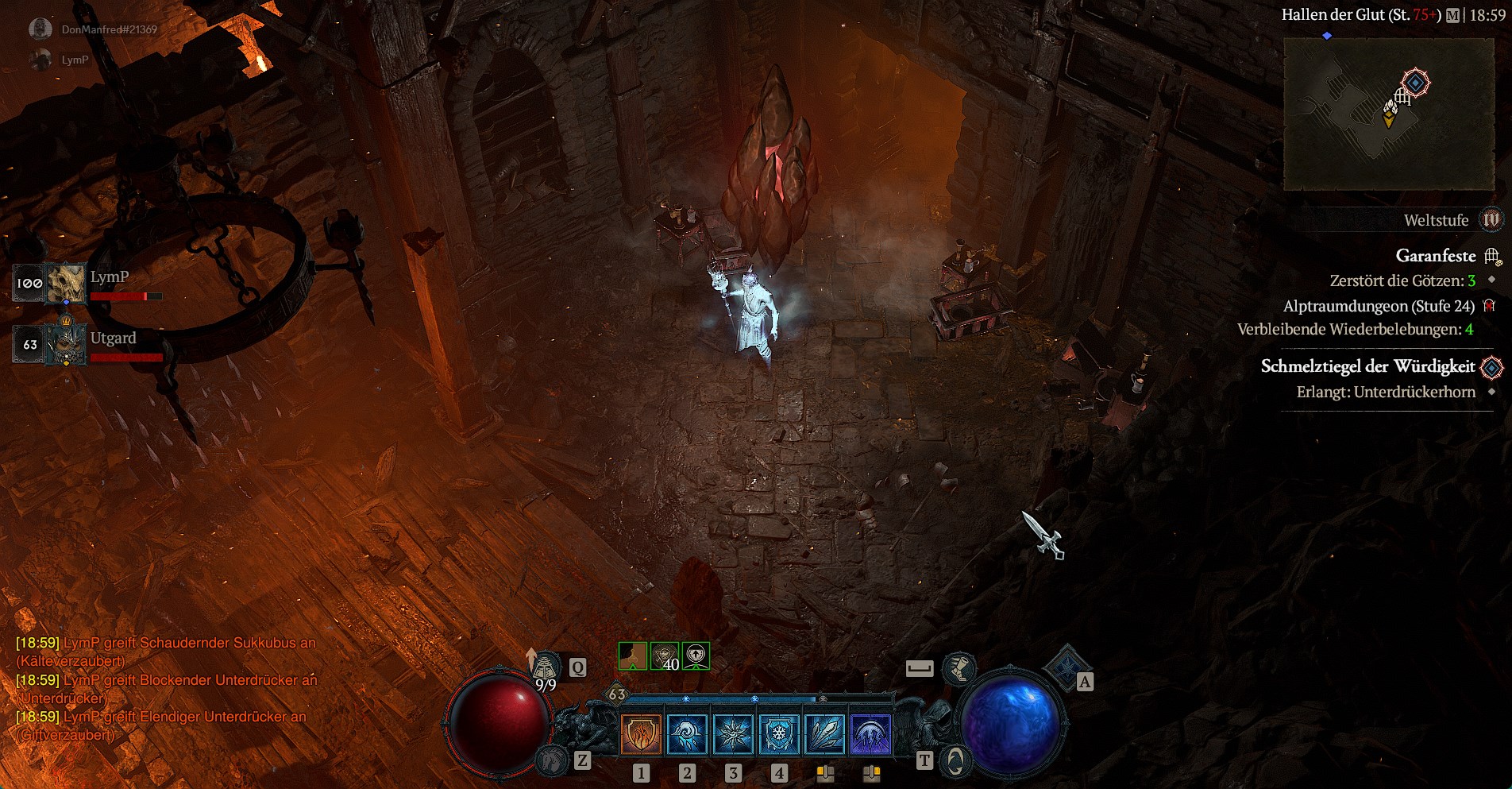The height and width of the screenshot is (789, 1512).
Task: Use the evade boot icon
Action: point(958,668)
